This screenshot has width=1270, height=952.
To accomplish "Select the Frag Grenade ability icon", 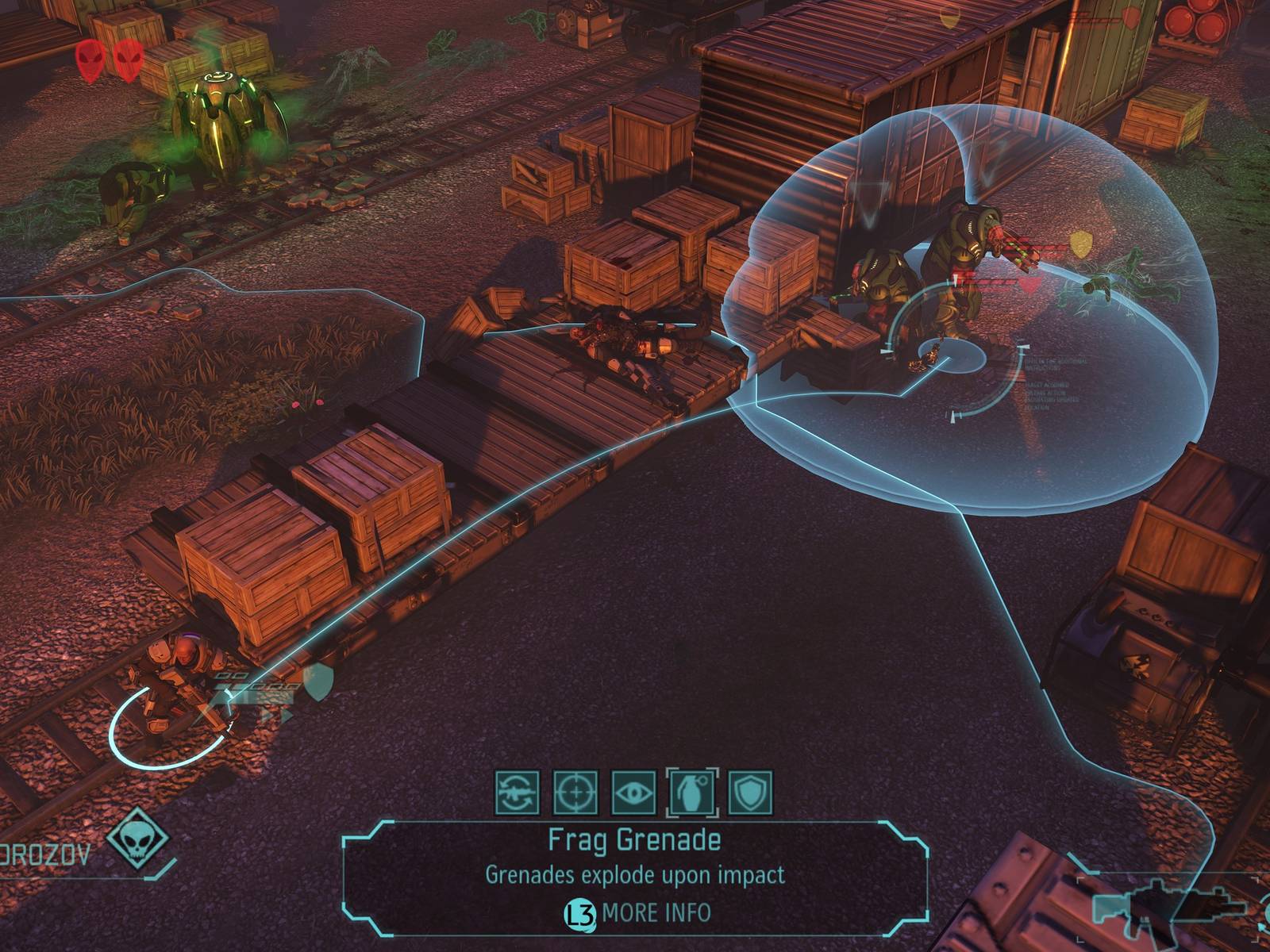I will (x=692, y=793).
